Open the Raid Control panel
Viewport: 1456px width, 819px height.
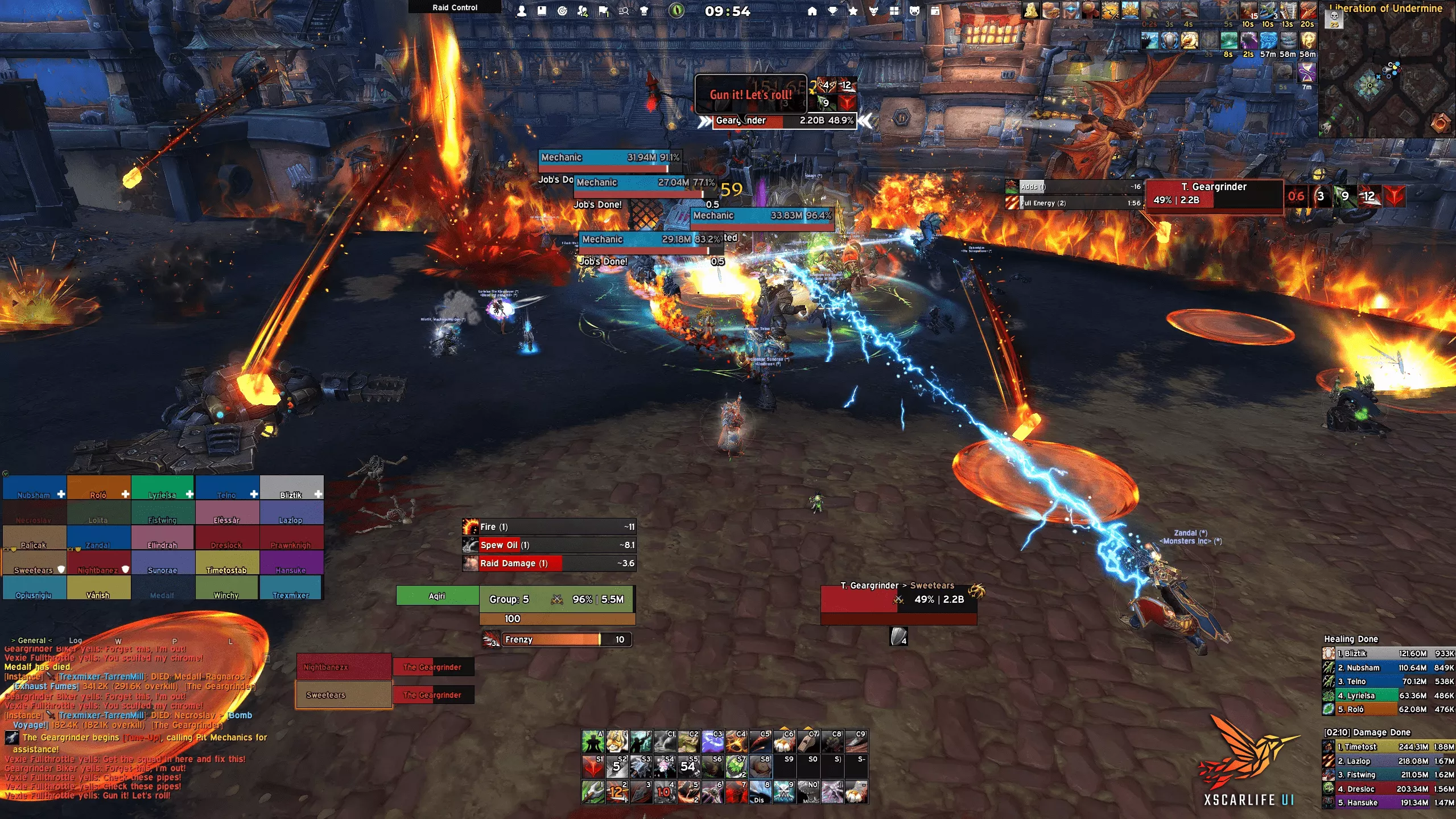click(x=455, y=7)
